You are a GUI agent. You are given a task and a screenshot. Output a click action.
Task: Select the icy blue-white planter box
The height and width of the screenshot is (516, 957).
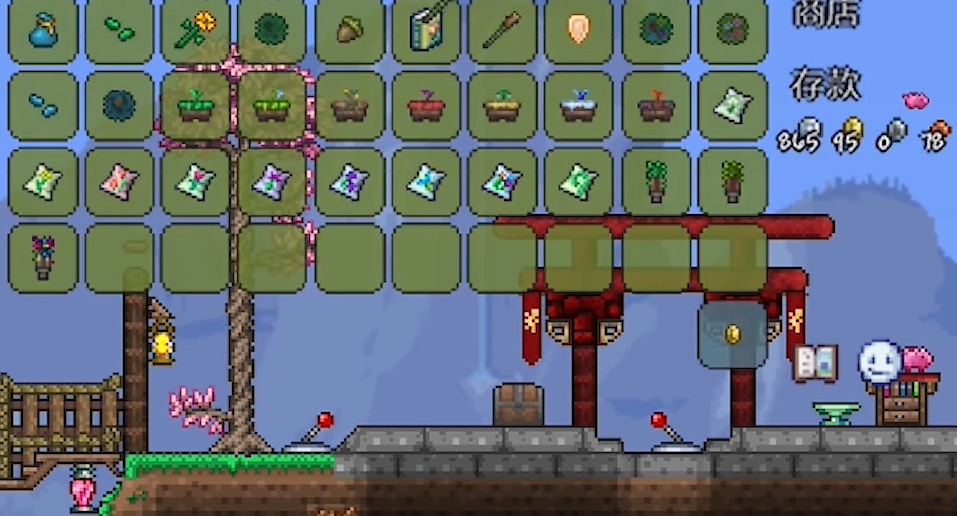coord(579,105)
